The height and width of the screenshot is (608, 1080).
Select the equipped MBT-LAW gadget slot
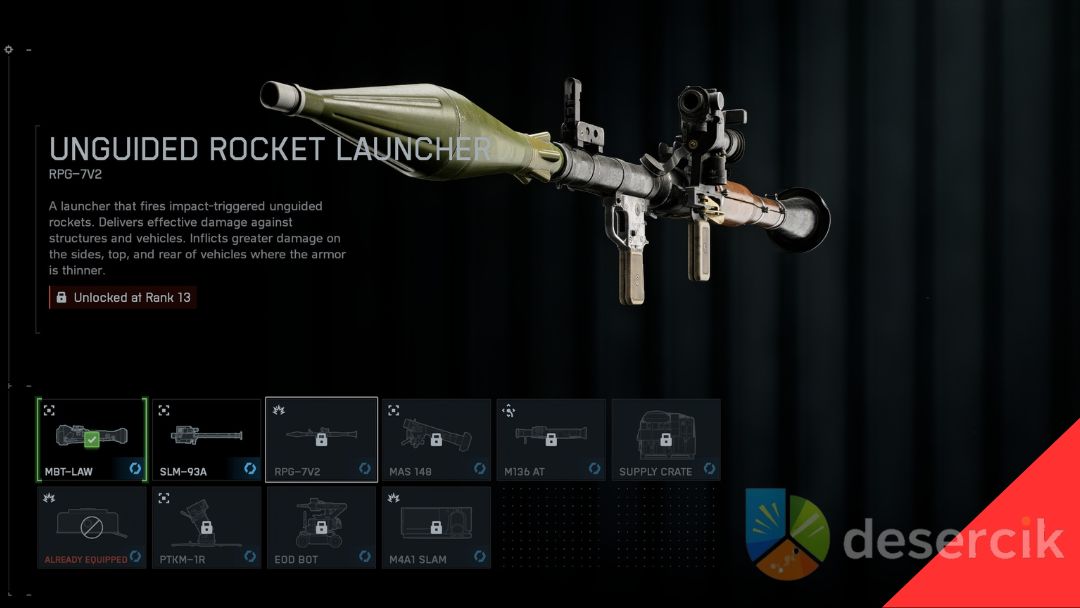[92, 440]
